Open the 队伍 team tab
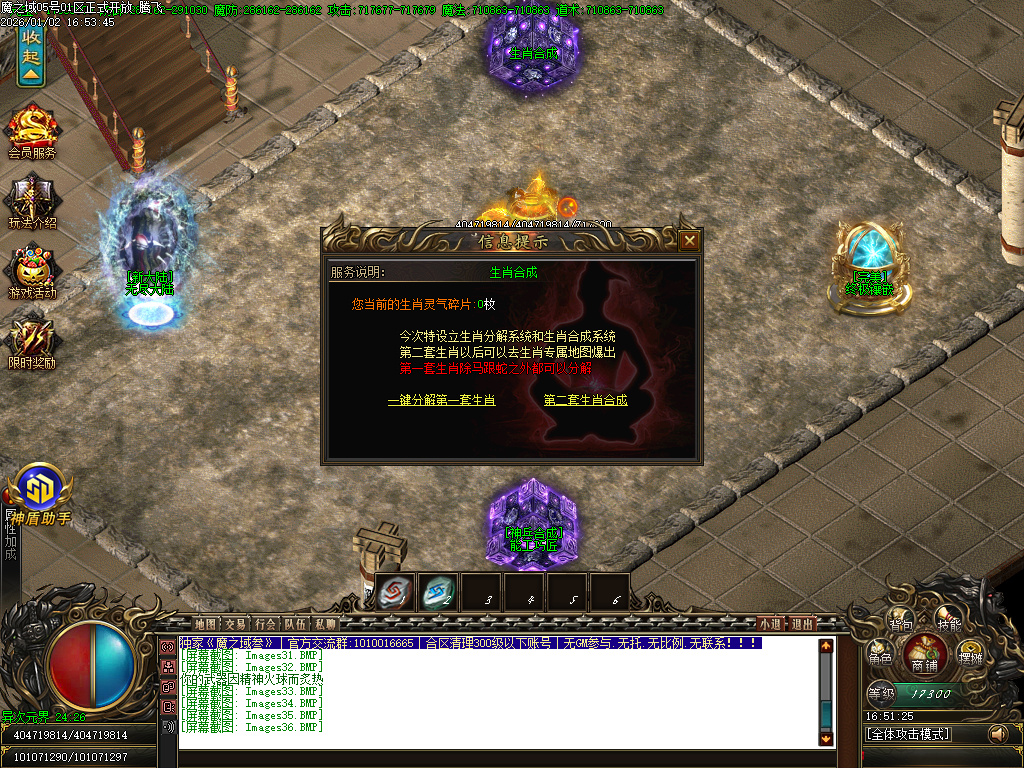The height and width of the screenshot is (768, 1024). [295, 623]
